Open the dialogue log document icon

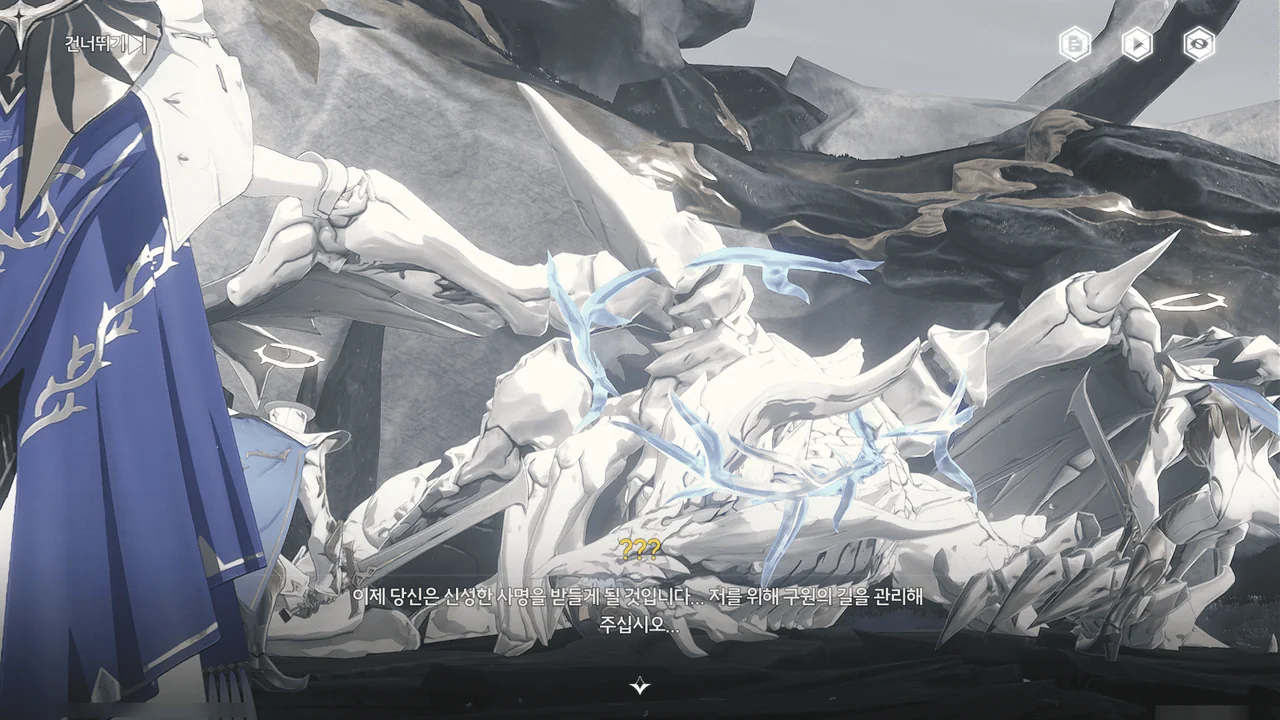pos(1075,44)
